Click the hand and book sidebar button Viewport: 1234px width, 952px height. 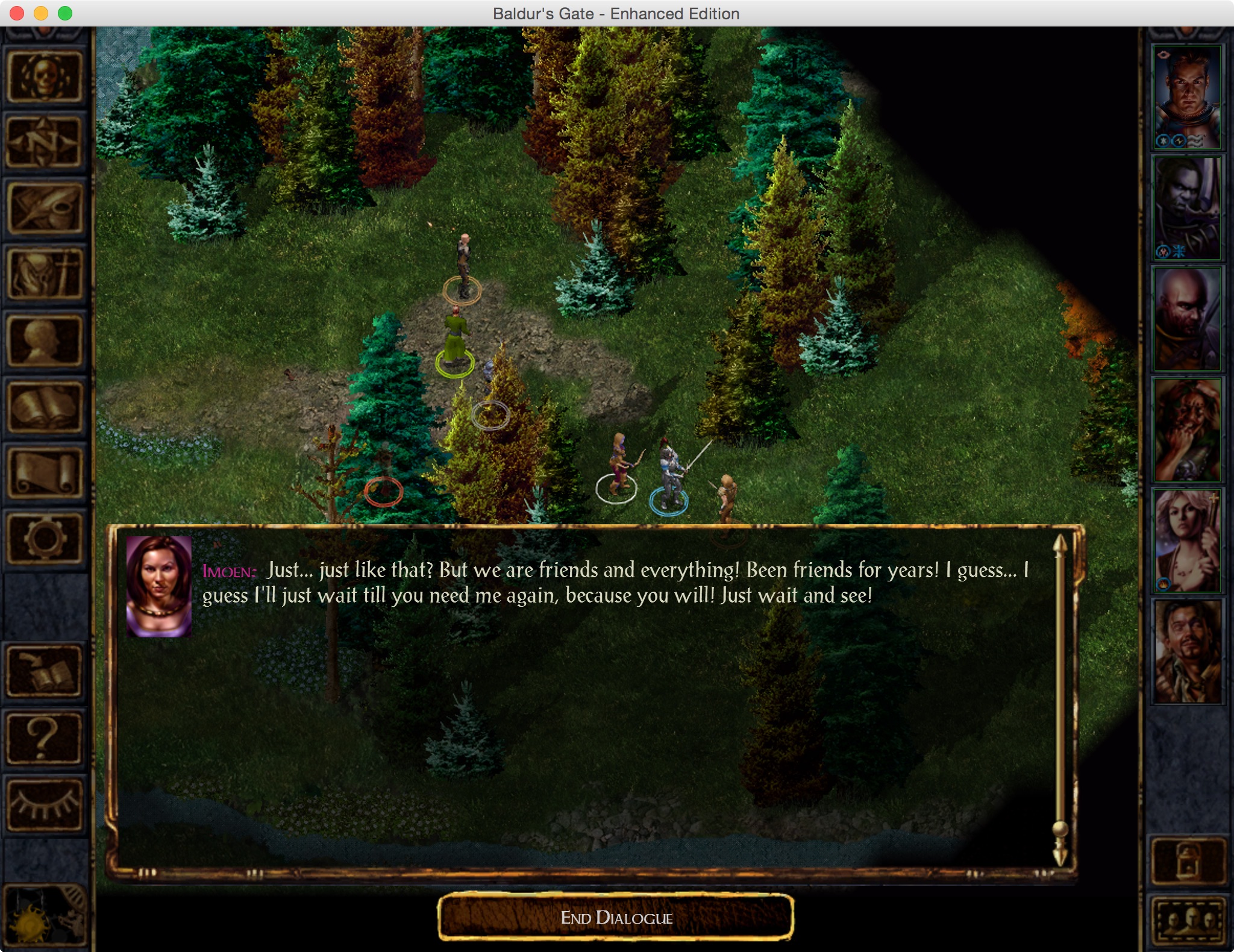[x=45, y=671]
